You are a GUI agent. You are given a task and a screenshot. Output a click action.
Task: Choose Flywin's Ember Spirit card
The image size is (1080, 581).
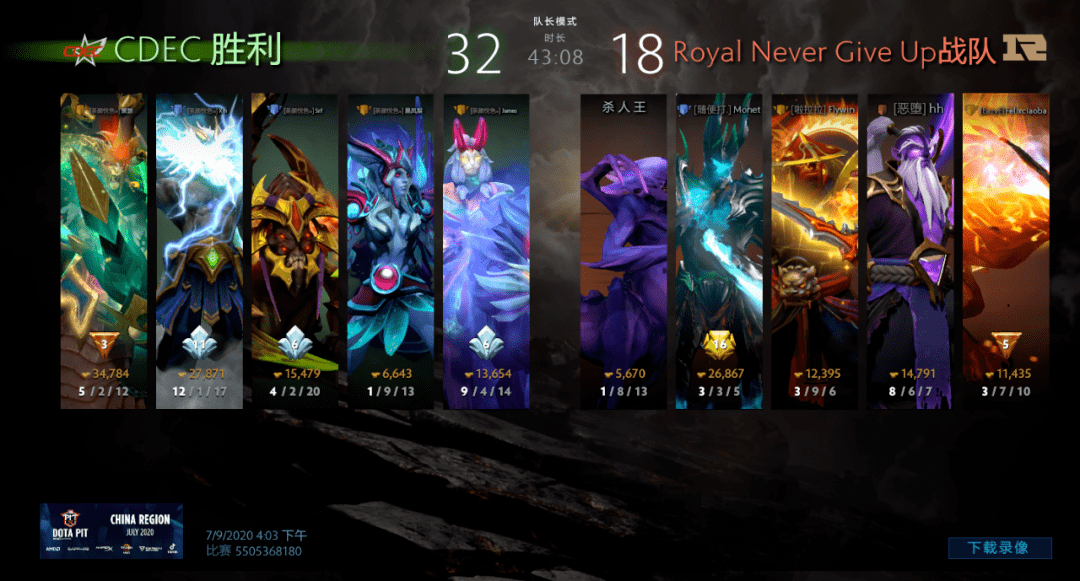coord(815,250)
